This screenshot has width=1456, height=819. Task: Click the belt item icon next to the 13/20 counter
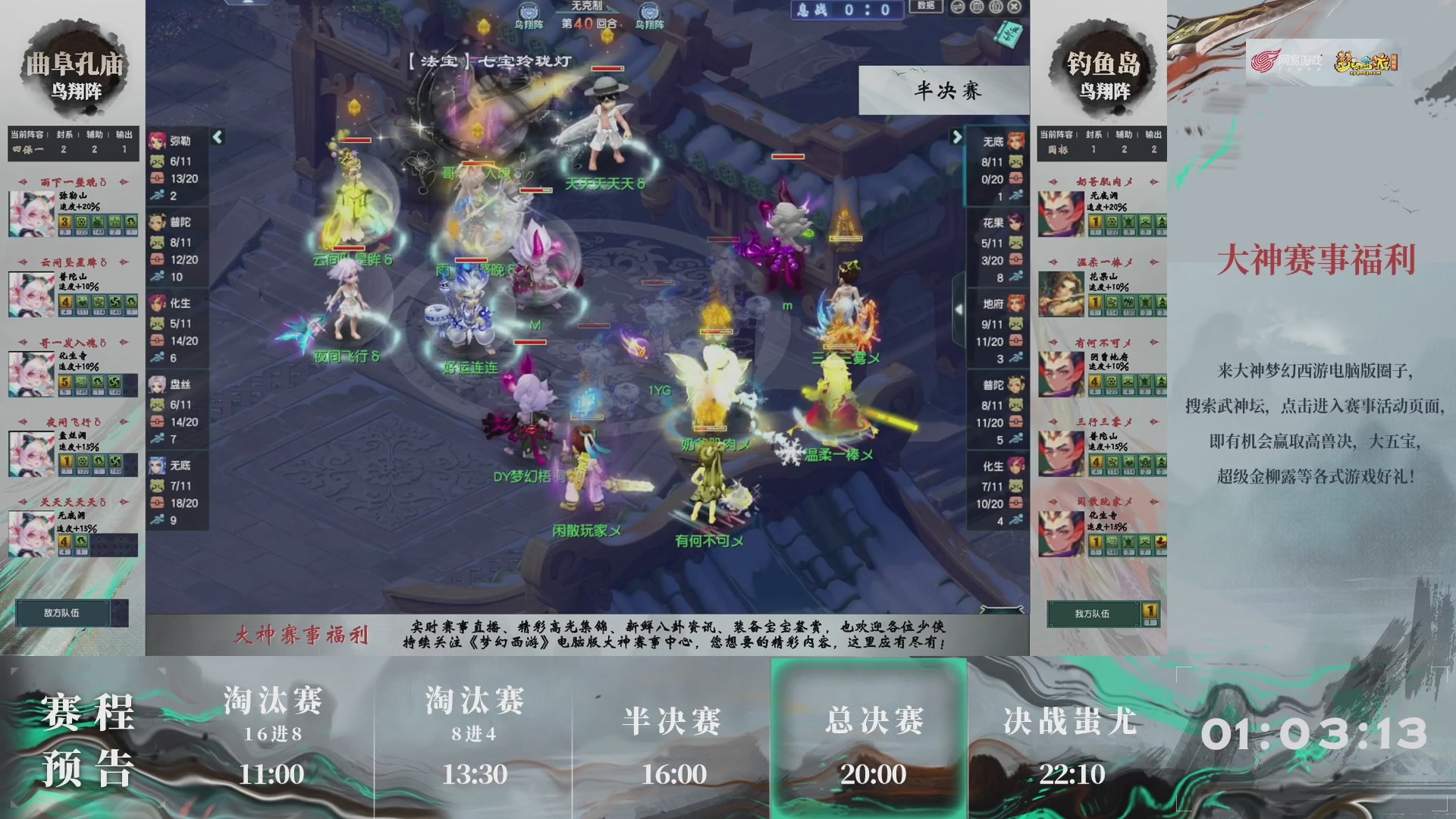click(158, 177)
